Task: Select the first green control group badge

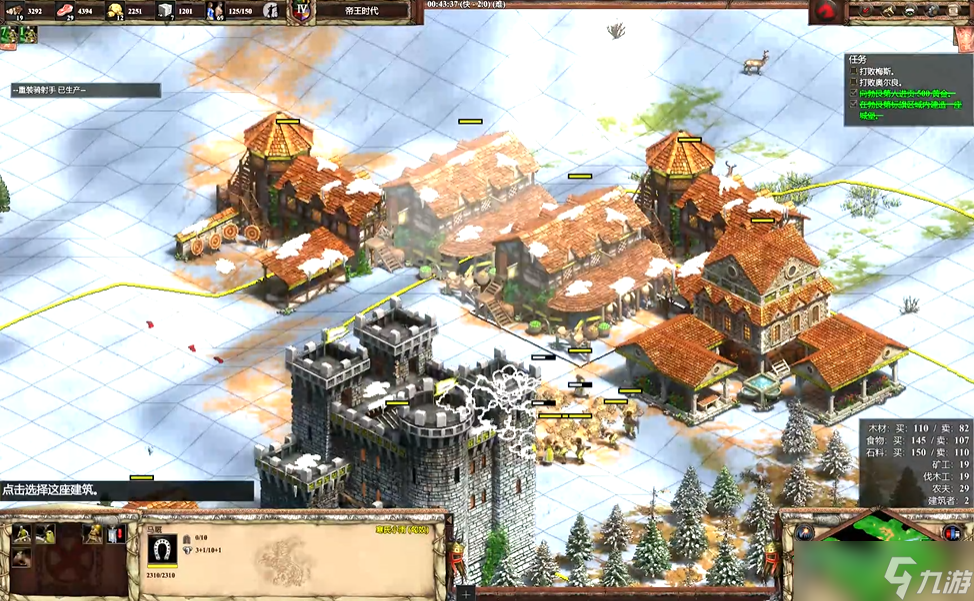Action: click(x=10, y=34)
